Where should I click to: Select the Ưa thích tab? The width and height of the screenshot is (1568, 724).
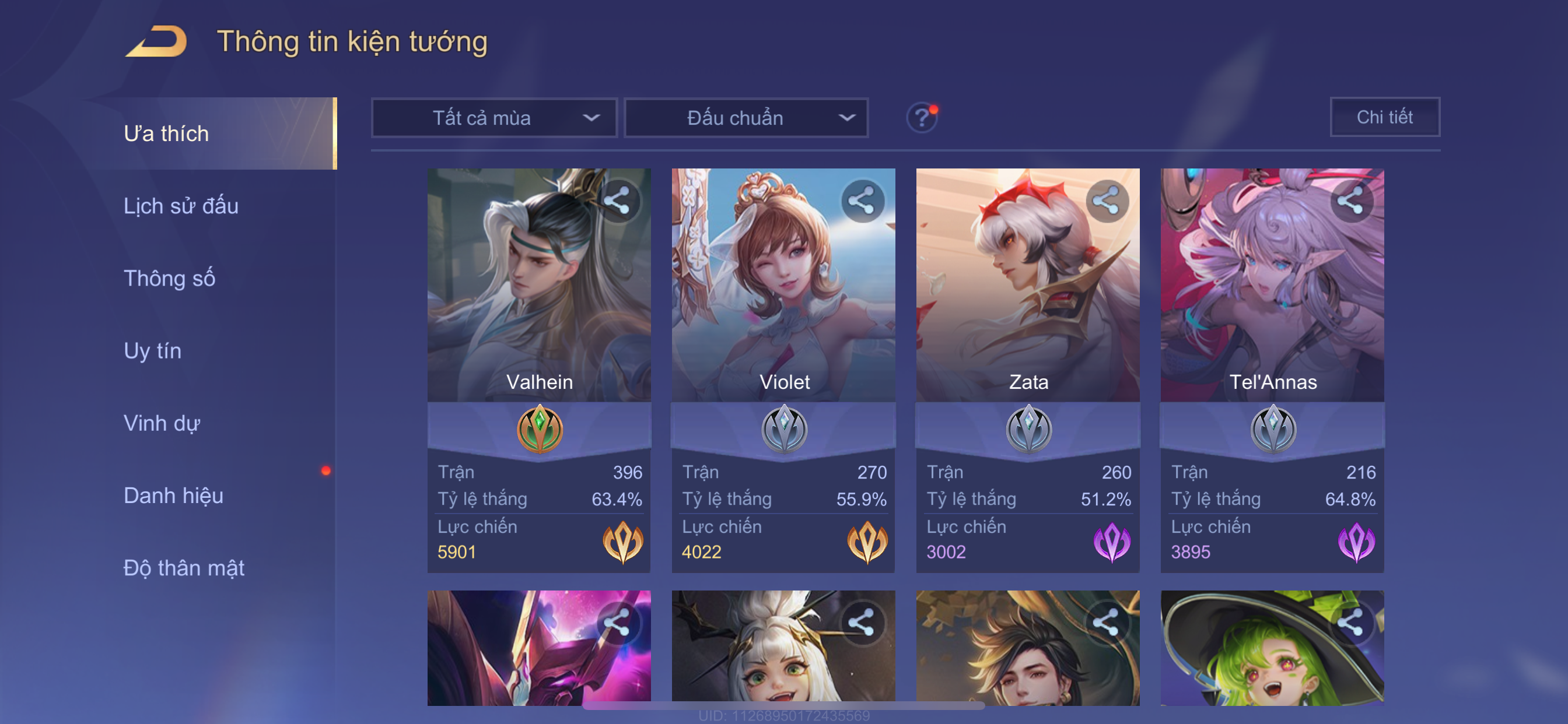[x=166, y=134]
